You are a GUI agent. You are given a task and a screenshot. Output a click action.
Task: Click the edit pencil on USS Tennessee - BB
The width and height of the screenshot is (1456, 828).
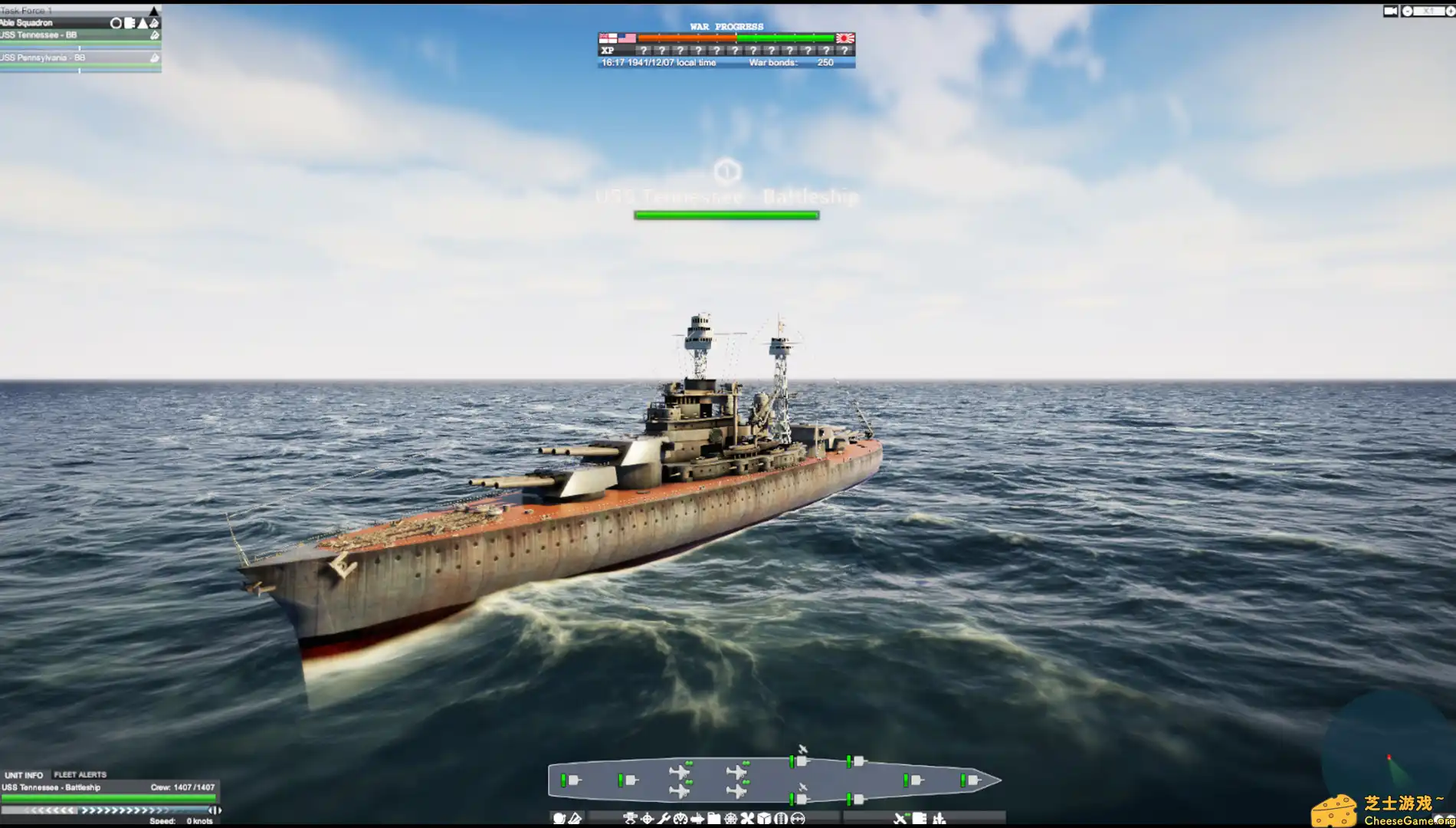(154, 34)
